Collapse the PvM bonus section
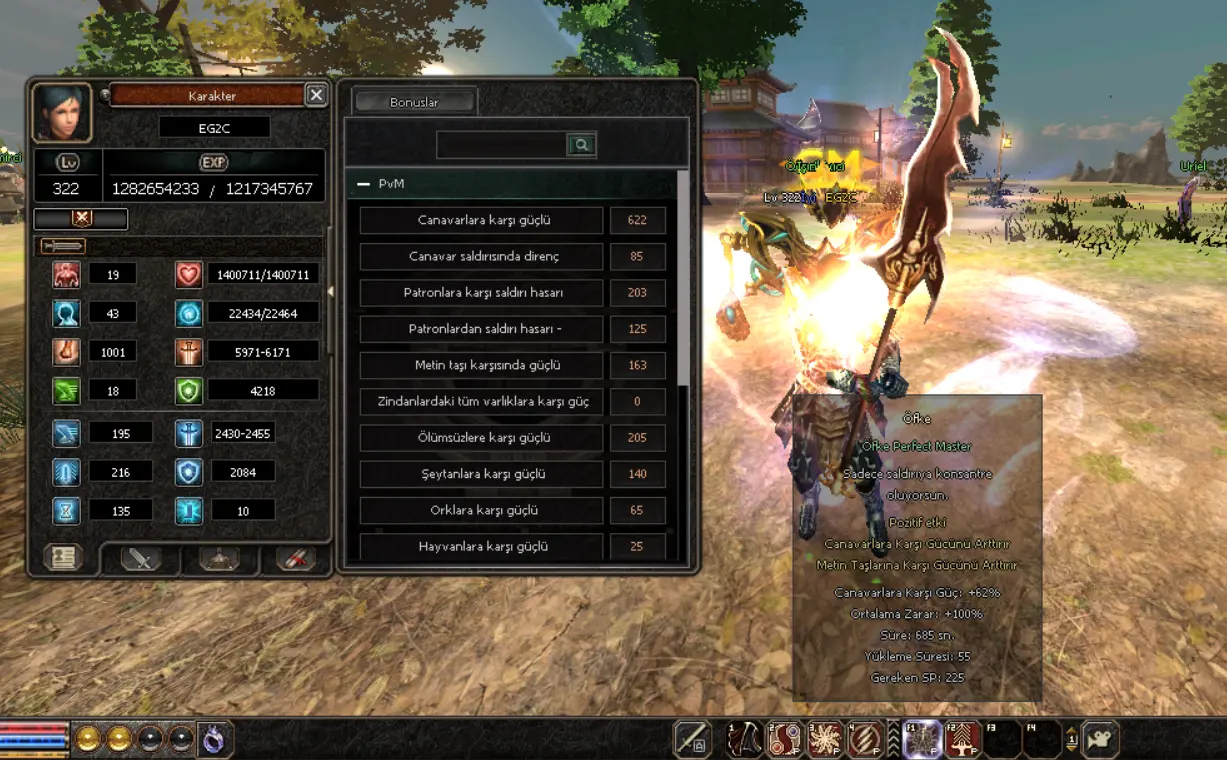1227x760 pixels. [364, 184]
